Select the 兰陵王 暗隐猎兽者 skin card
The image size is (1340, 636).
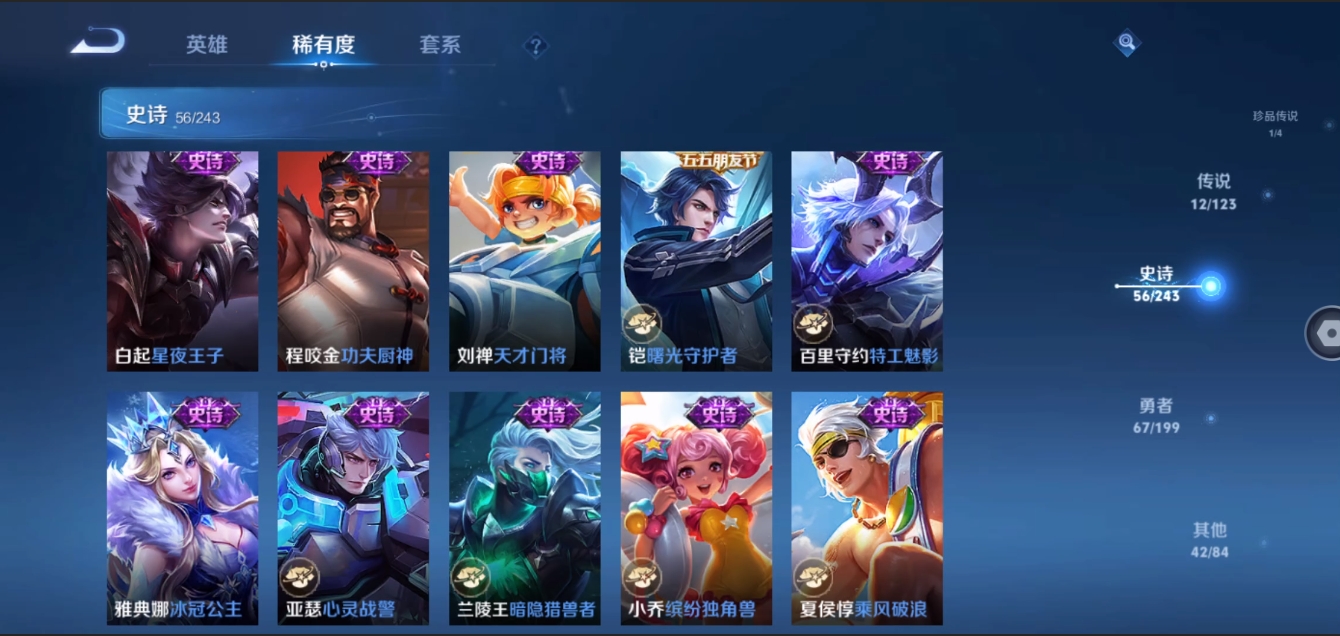525,508
